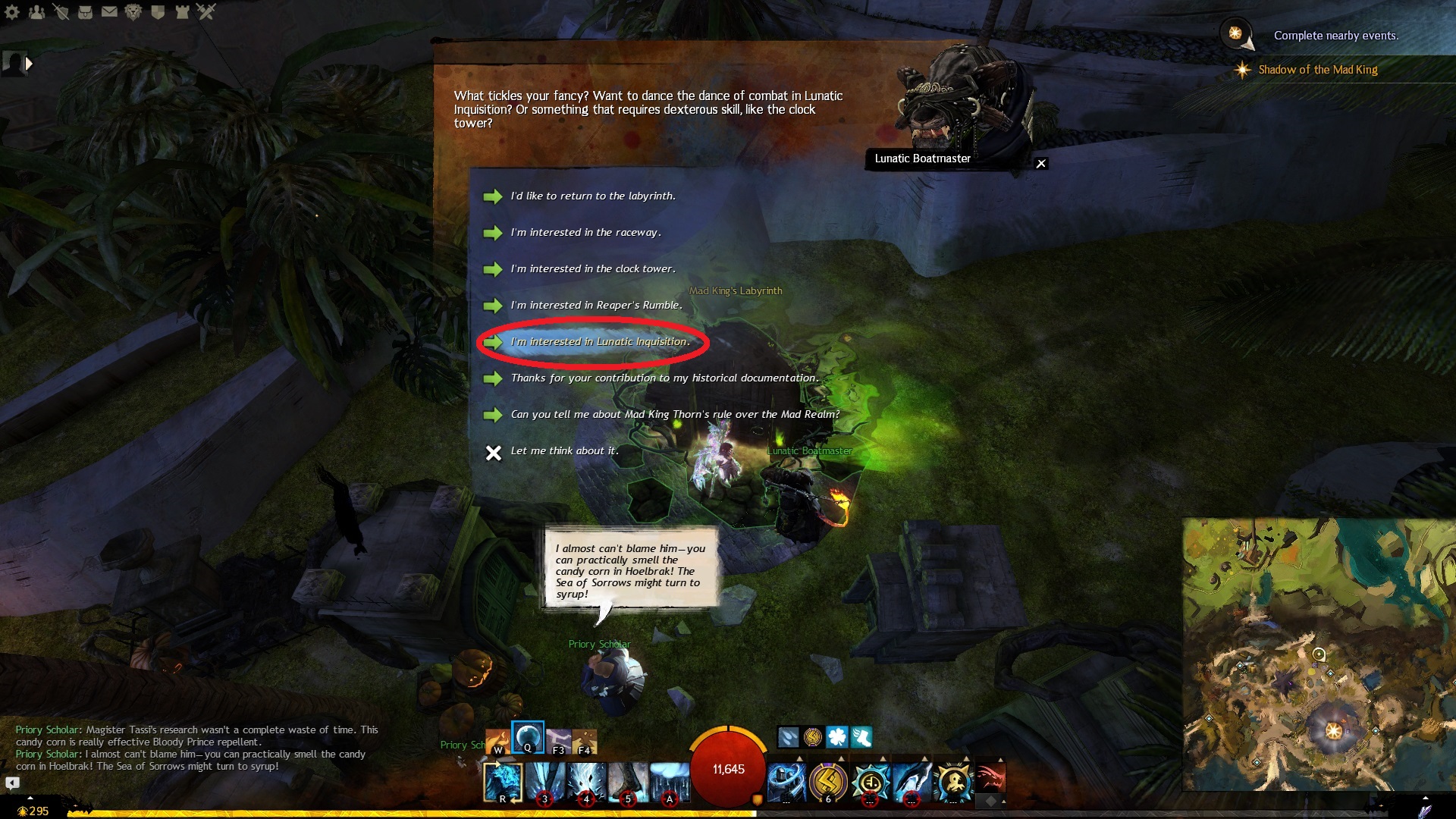Switch to water attunement orb
This screenshot has height=819, width=1456.
pos(527,736)
